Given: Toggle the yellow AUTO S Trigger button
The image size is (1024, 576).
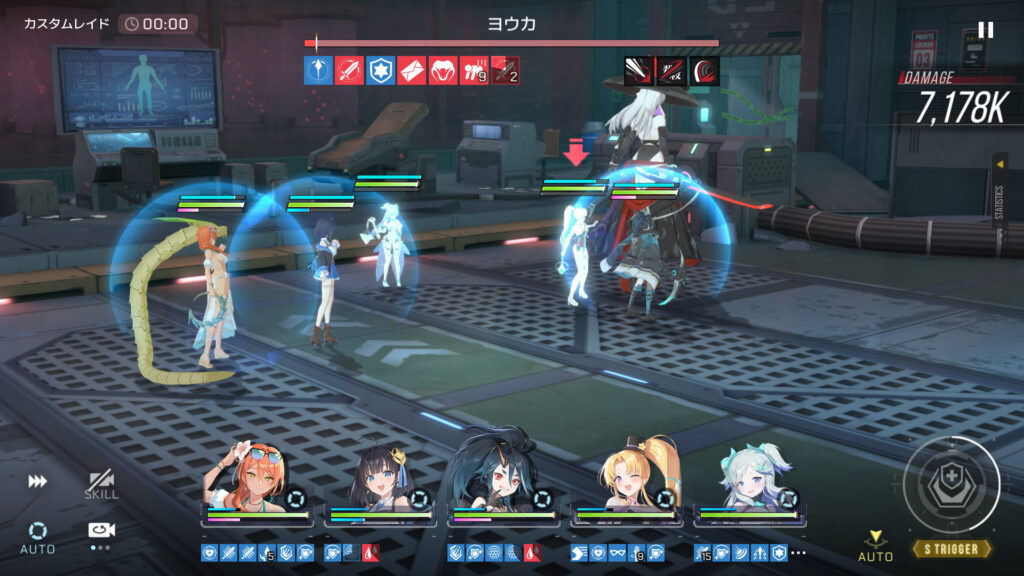Looking at the screenshot, I should tap(875, 547).
